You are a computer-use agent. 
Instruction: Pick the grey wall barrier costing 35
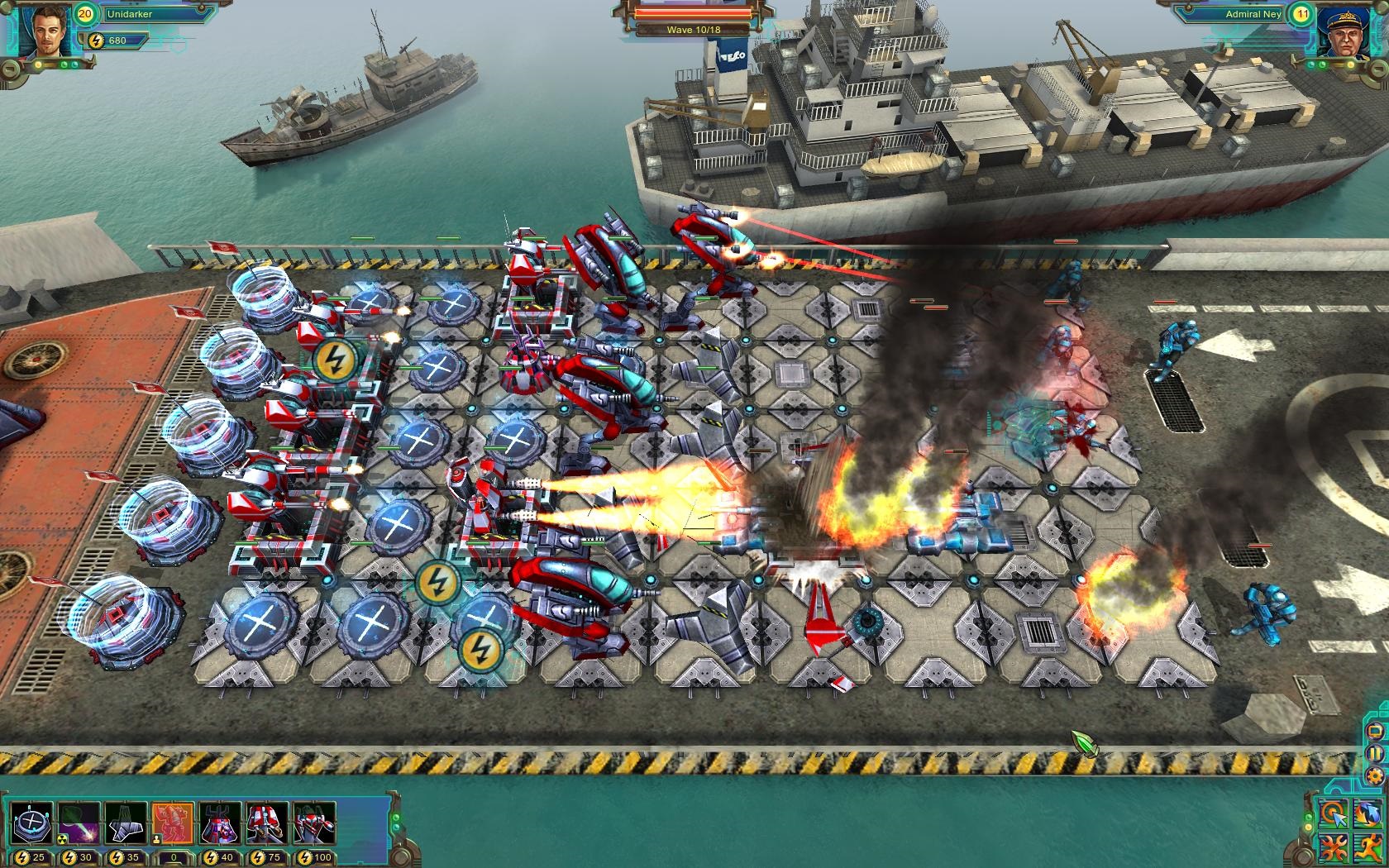126,824
